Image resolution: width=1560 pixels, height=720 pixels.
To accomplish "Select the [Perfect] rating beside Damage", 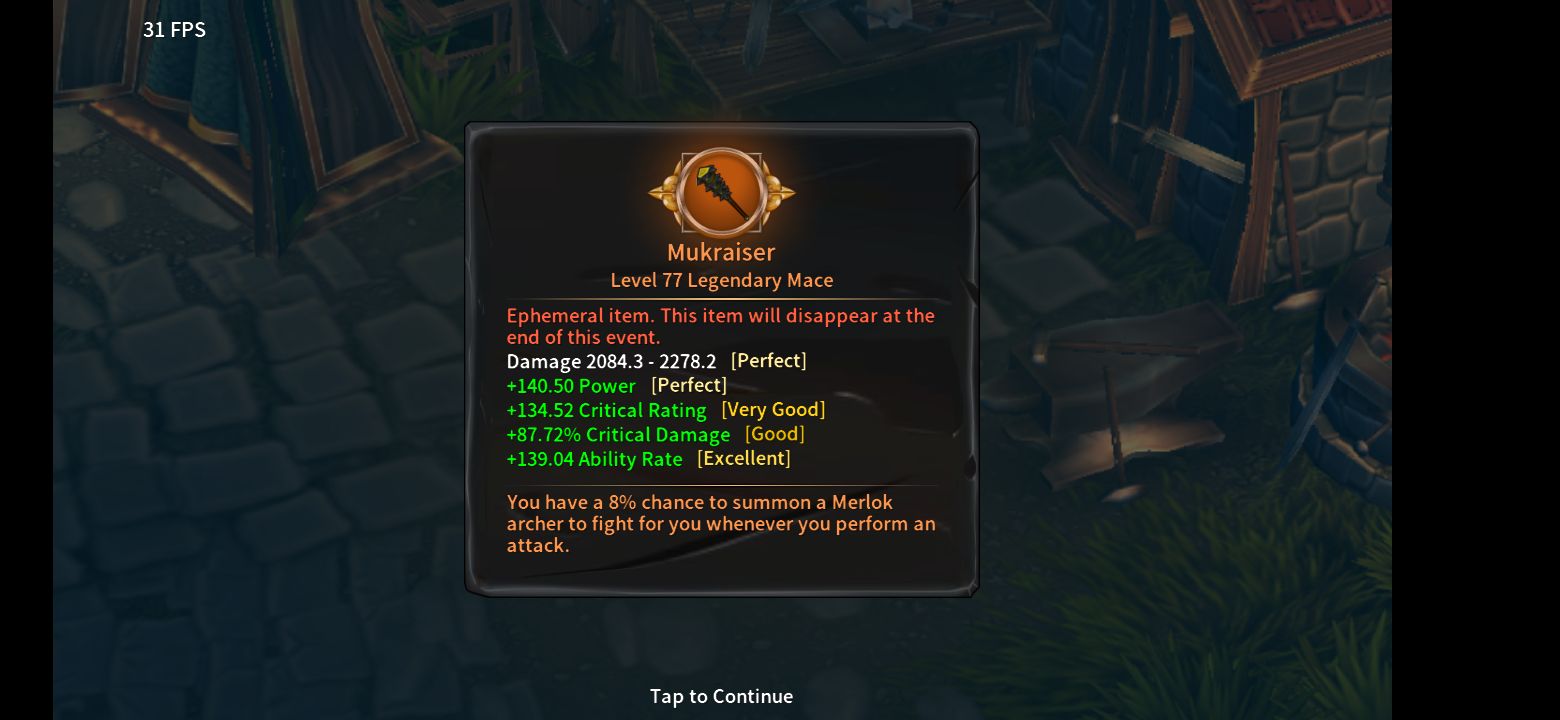I will (769, 361).
